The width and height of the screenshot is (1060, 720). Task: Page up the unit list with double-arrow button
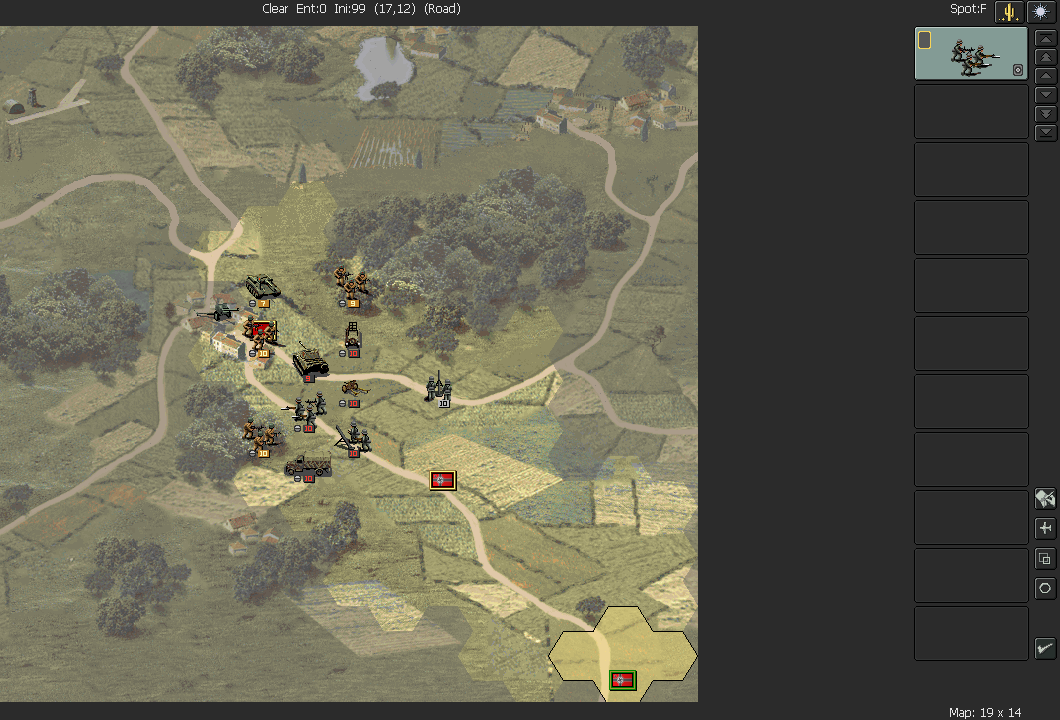tap(1045, 57)
